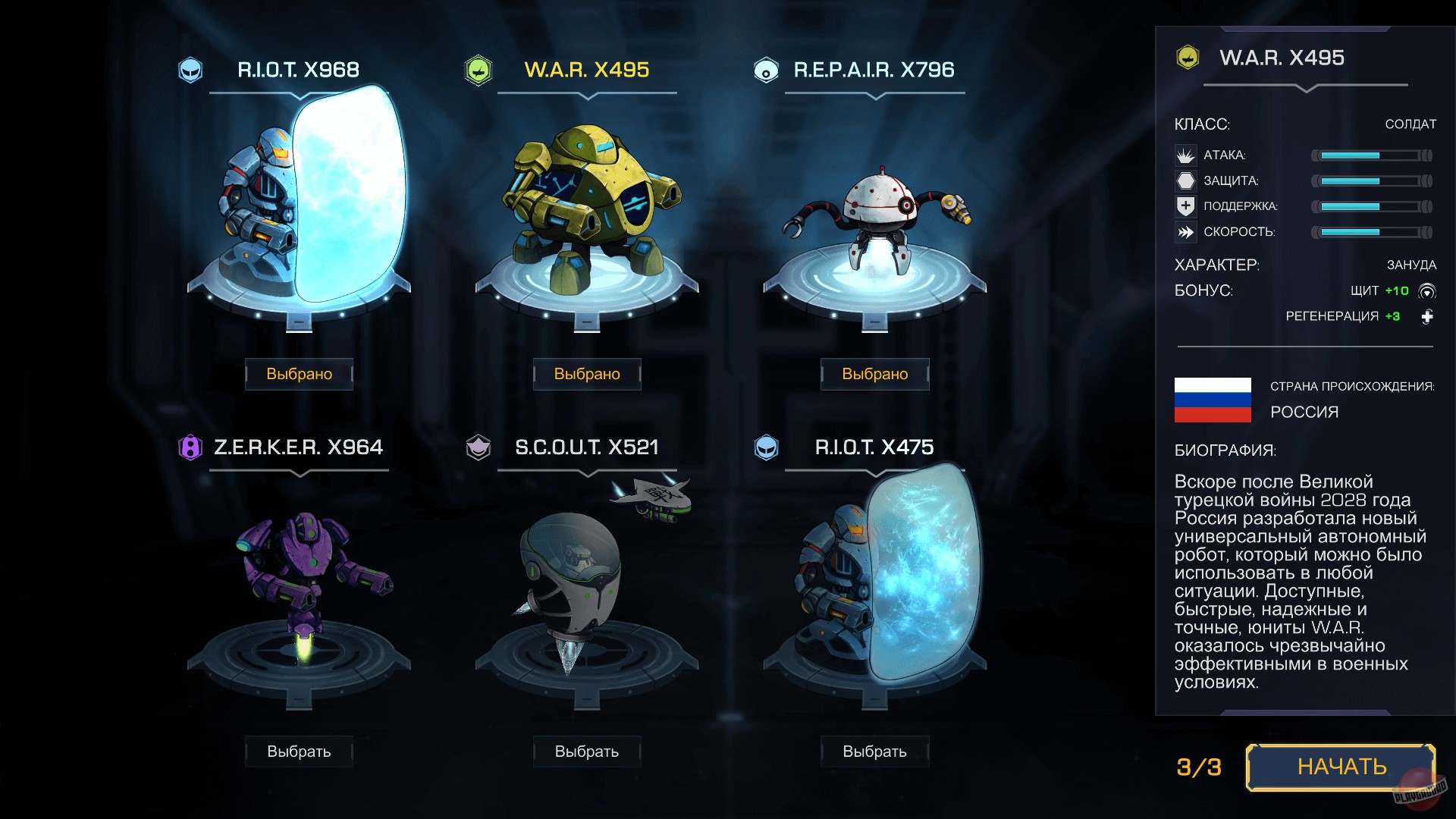Click the class icon beside S.C.O.U.T. X521
Viewport: 1456px width, 819px height.
pos(480,447)
